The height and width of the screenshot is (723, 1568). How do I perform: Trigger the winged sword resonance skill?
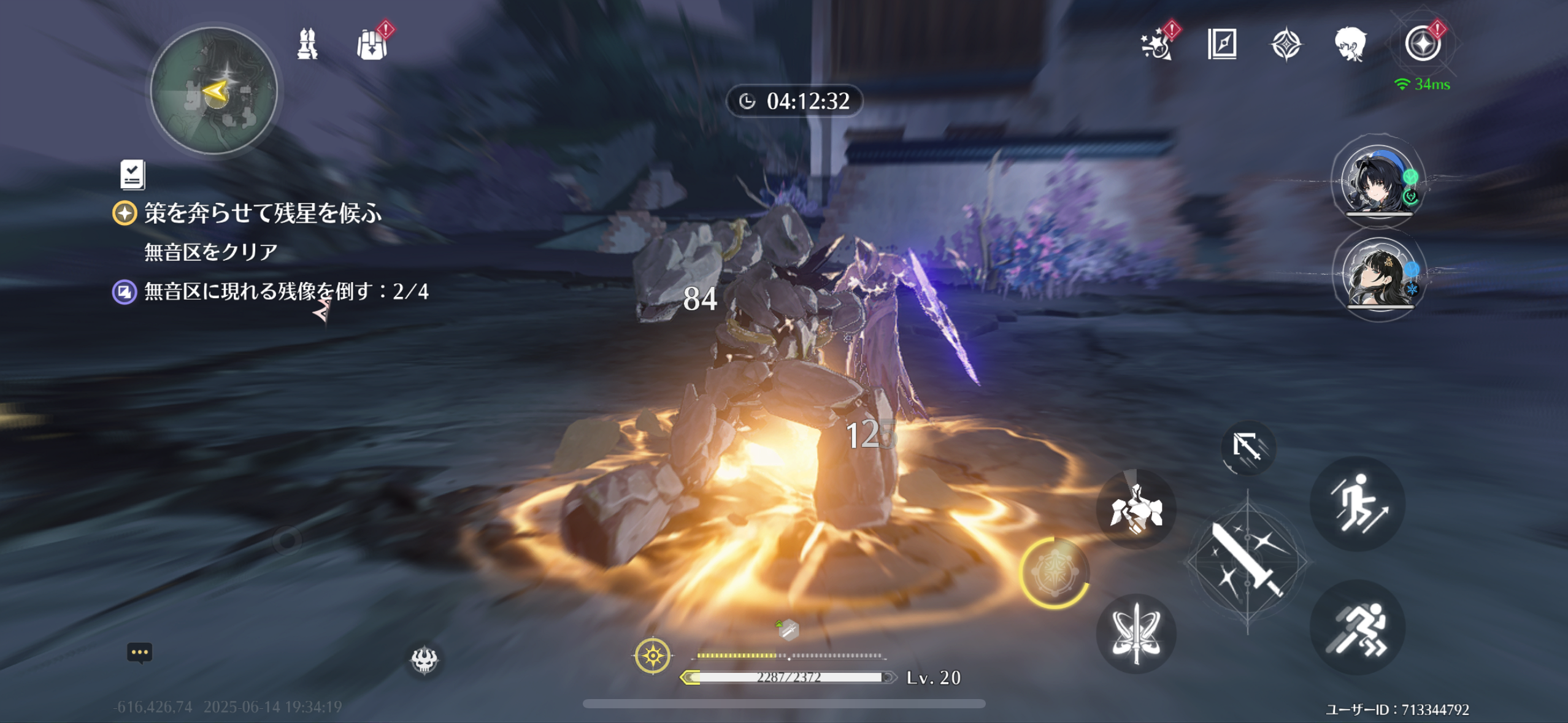[1136, 633]
